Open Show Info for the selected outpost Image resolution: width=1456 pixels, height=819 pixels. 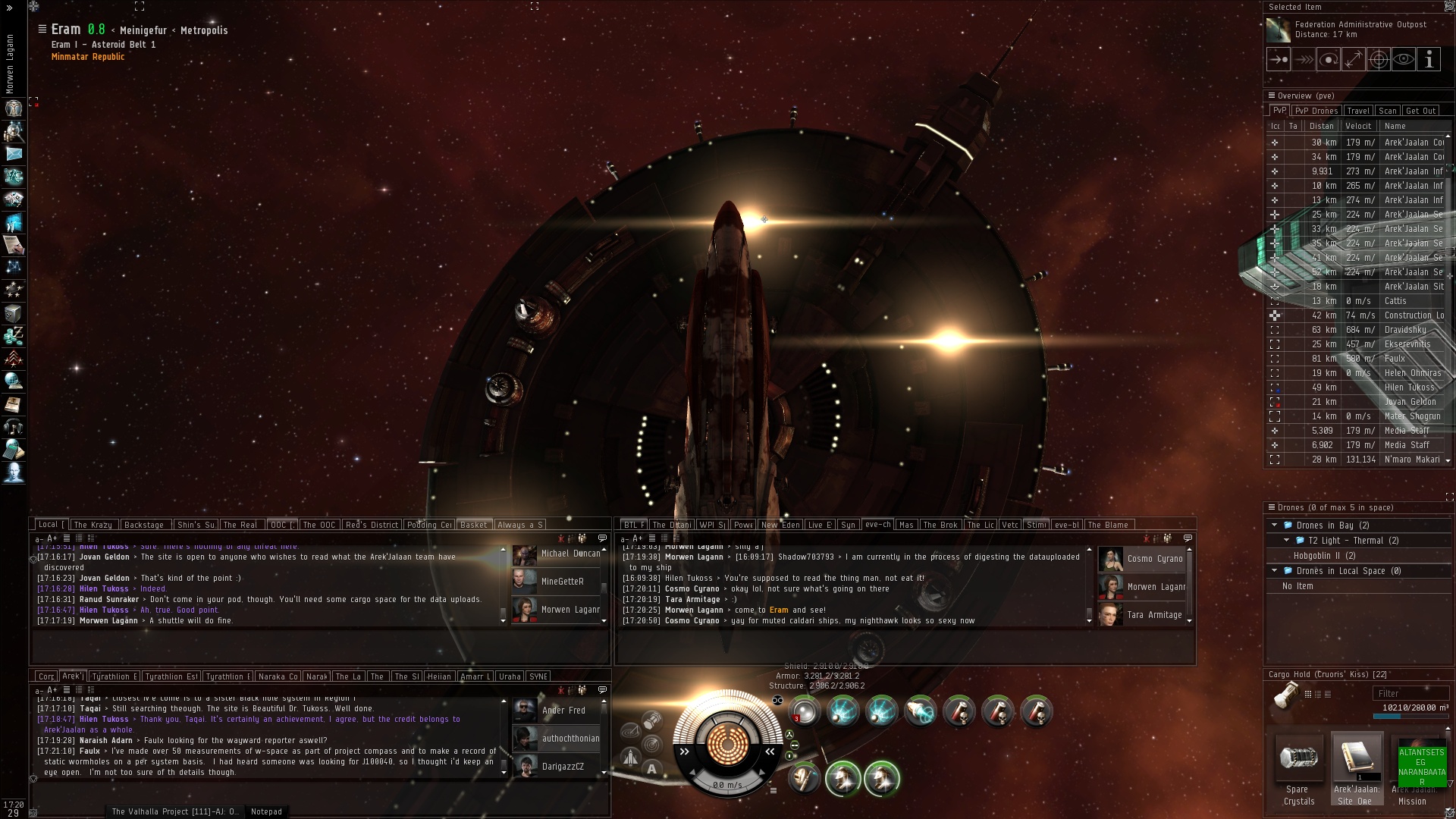(x=1429, y=59)
